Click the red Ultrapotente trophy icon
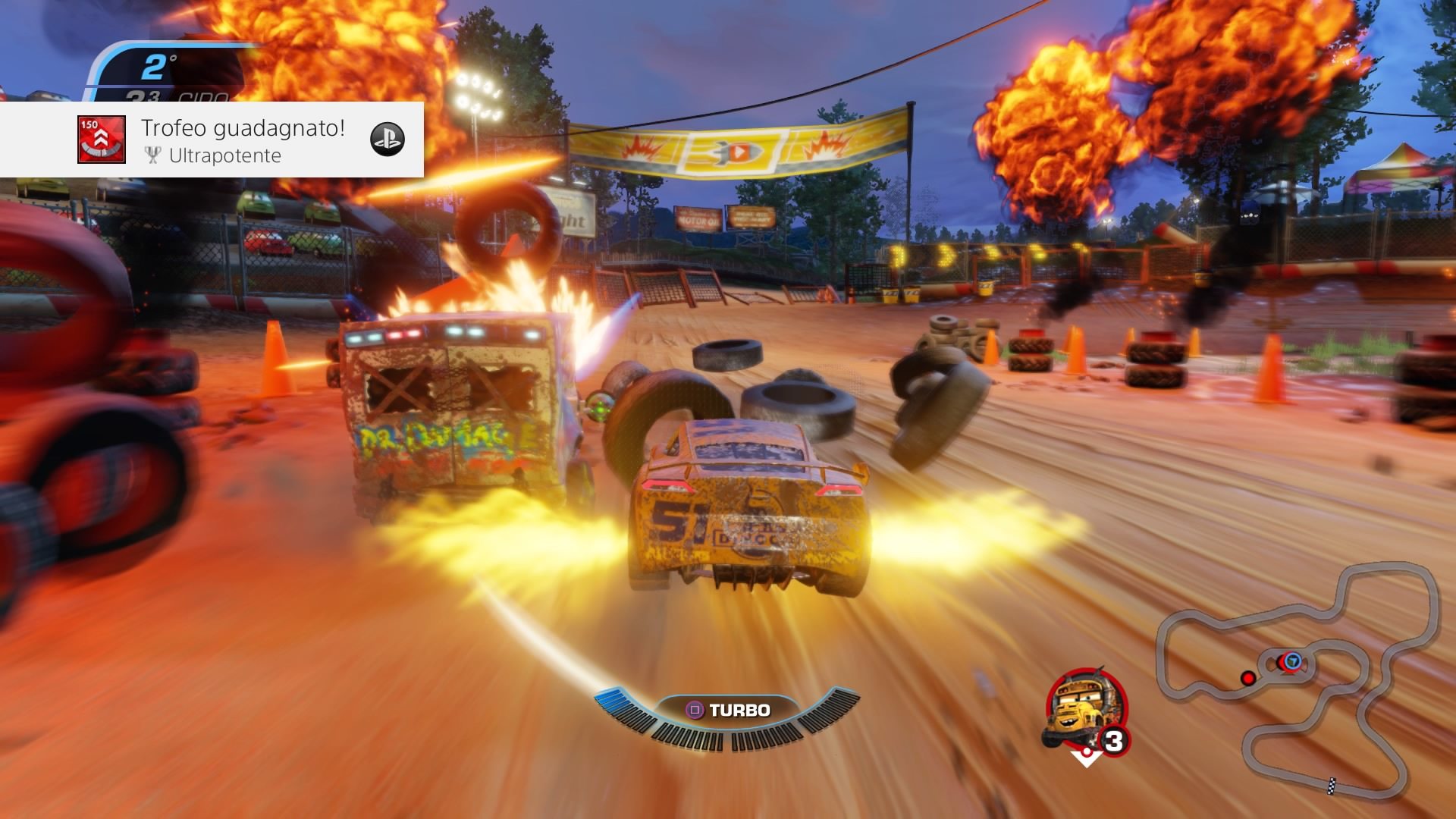This screenshot has height=819, width=1456. 102,140
